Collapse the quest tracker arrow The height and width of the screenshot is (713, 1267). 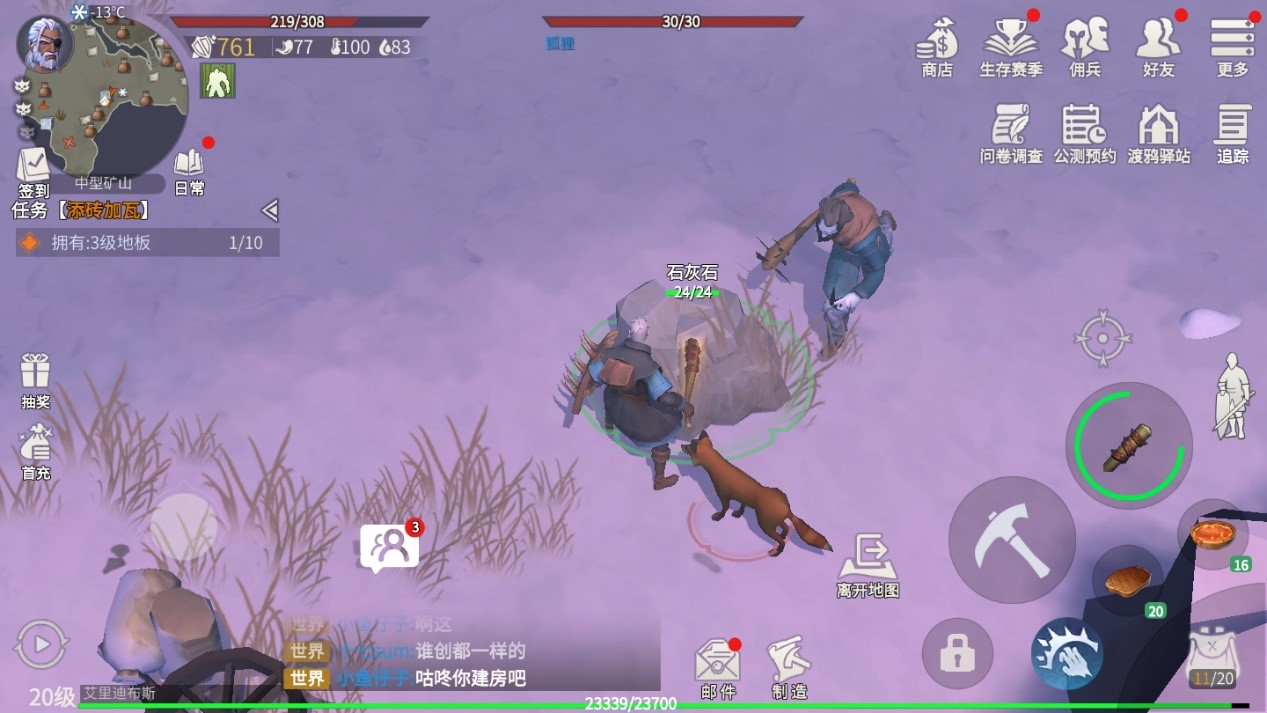pyautogui.click(x=269, y=210)
